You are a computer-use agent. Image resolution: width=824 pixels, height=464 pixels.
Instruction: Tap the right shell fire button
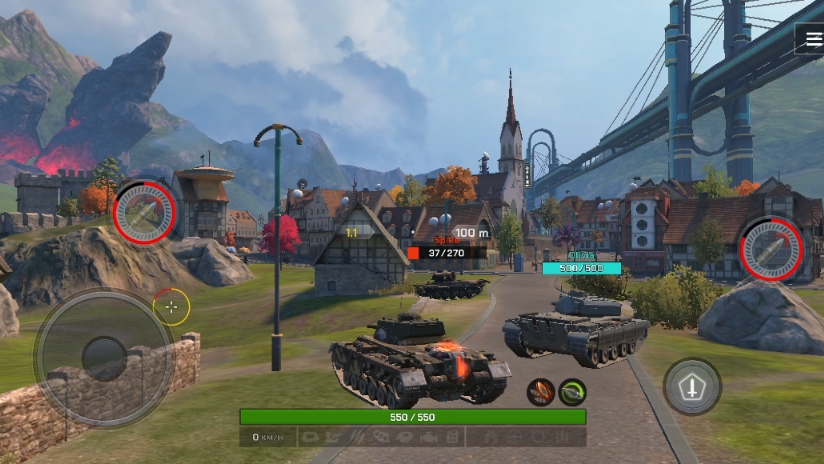click(771, 248)
